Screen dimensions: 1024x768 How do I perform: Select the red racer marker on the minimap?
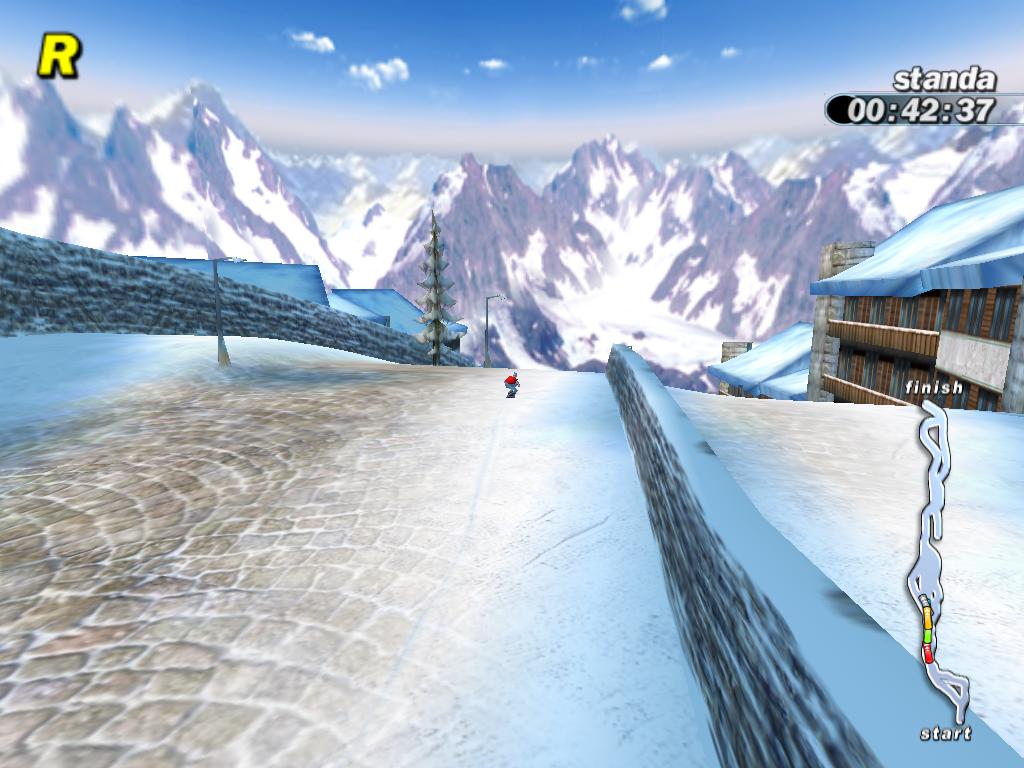[x=928, y=655]
